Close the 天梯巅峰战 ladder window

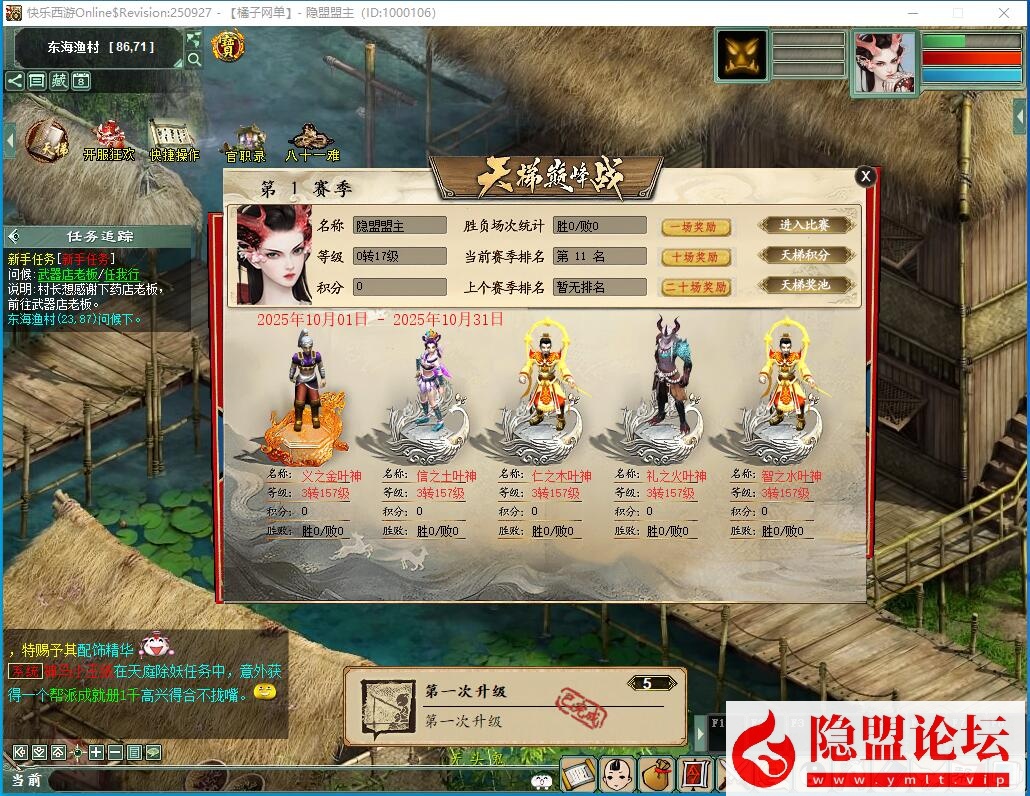866,176
